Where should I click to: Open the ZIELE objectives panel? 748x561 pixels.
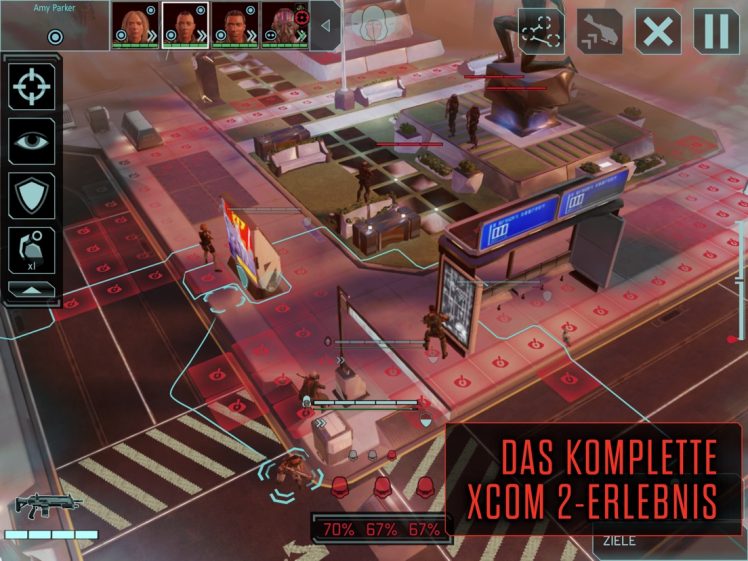click(620, 542)
